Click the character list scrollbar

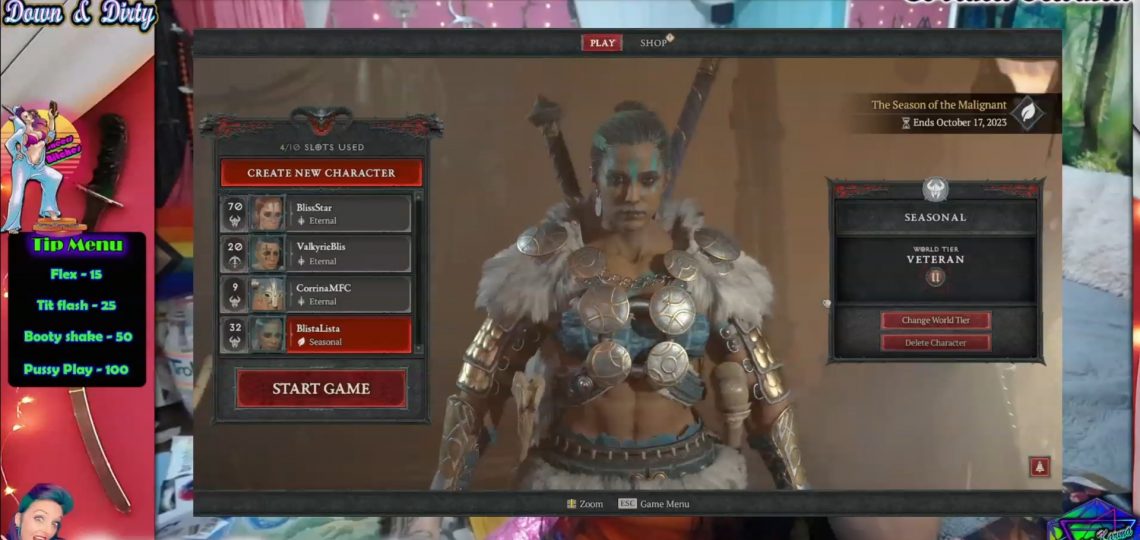[418, 270]
